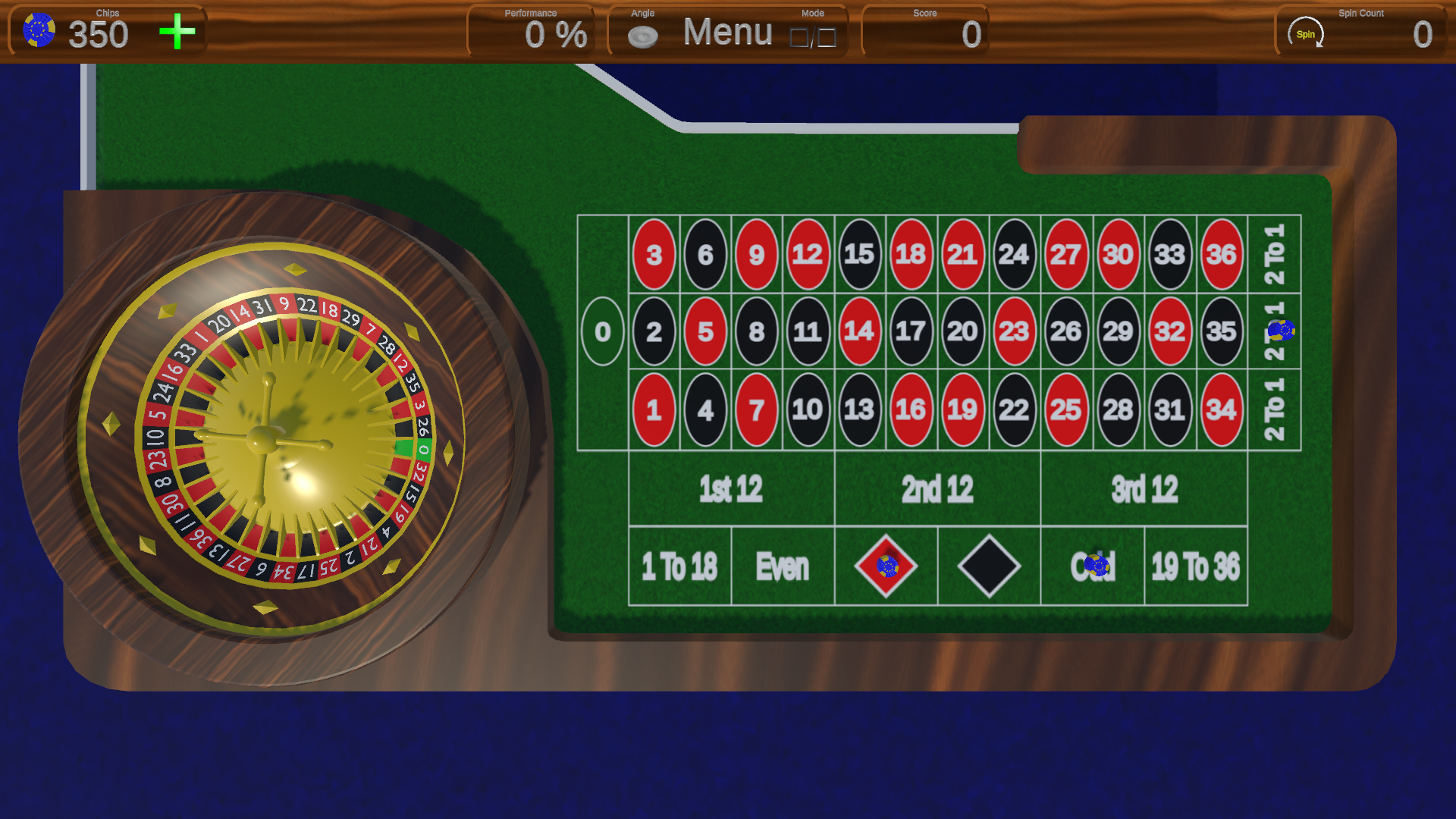1456x819 pixels.
Task: Select the red diamond betting icon
Action: tap(886, 566)
